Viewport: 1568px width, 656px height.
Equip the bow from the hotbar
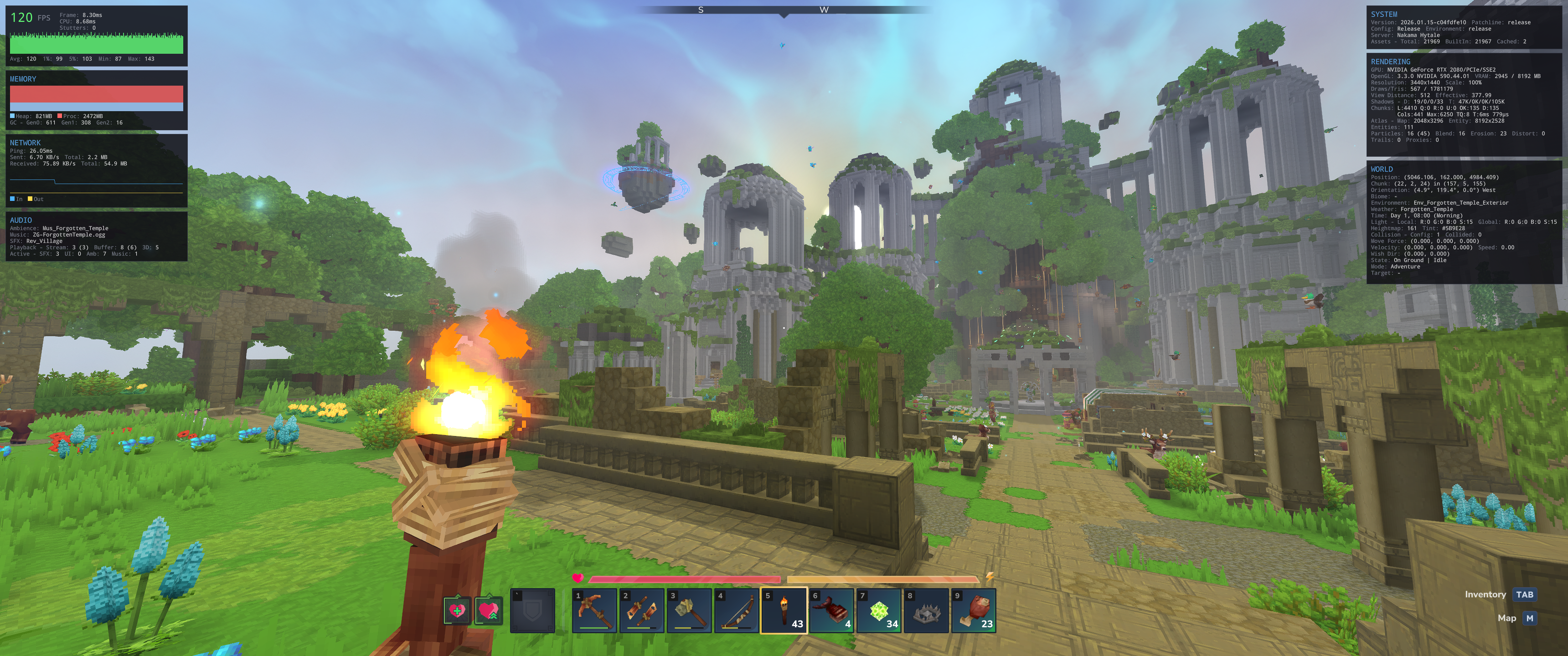coord(737,610)
